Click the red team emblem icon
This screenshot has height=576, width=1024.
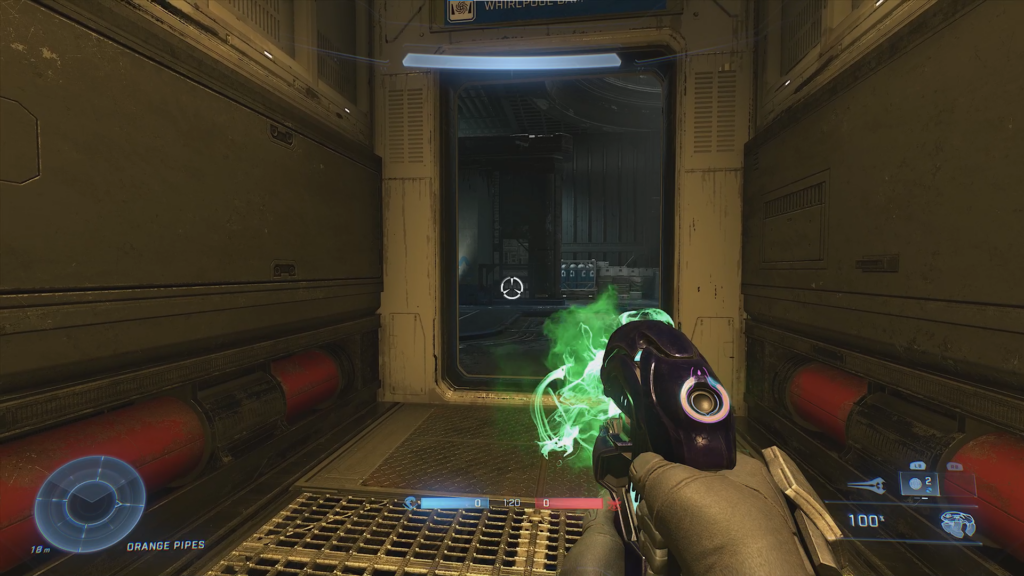coord(614,503)
